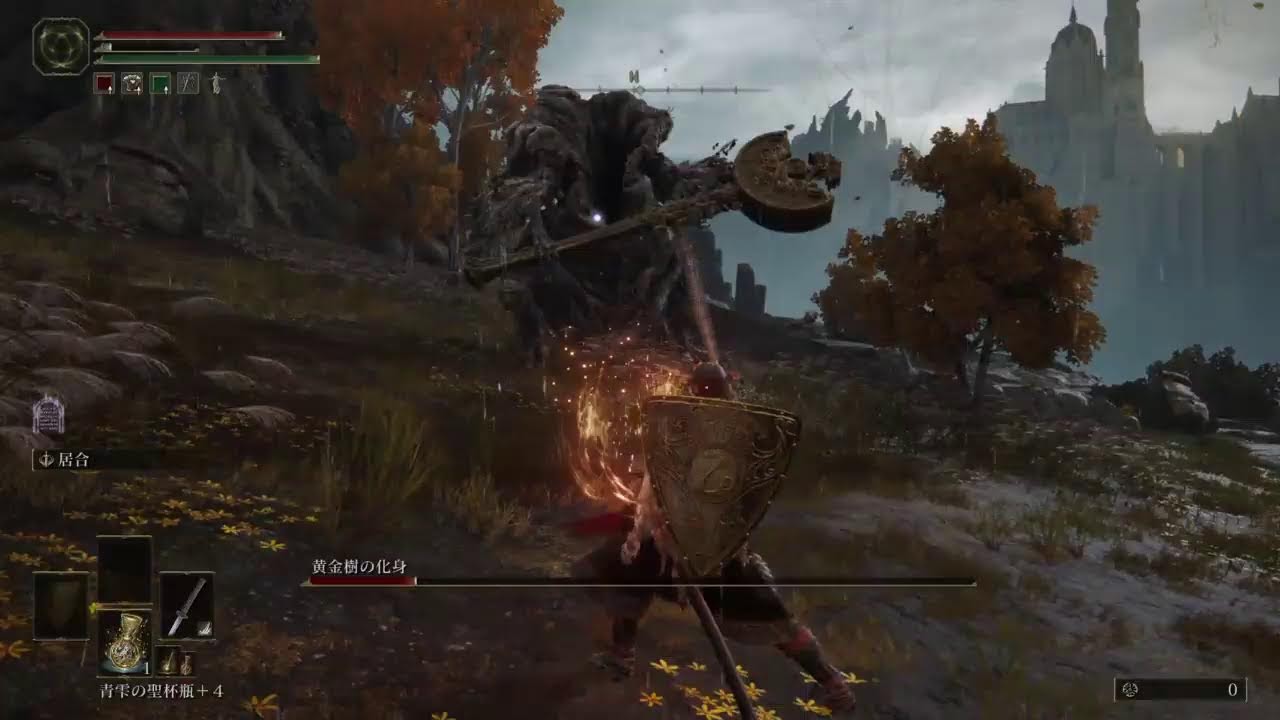Select the armor buff status icon under the bars

[132, 82]
